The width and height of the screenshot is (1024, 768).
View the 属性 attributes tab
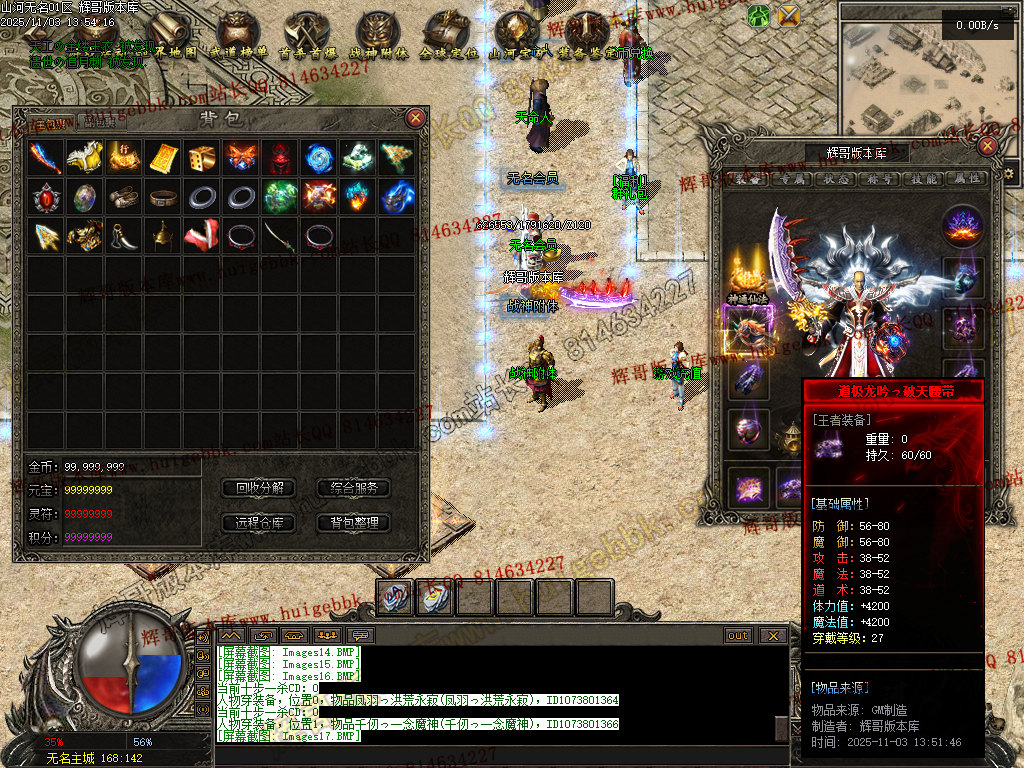point(968,179)
